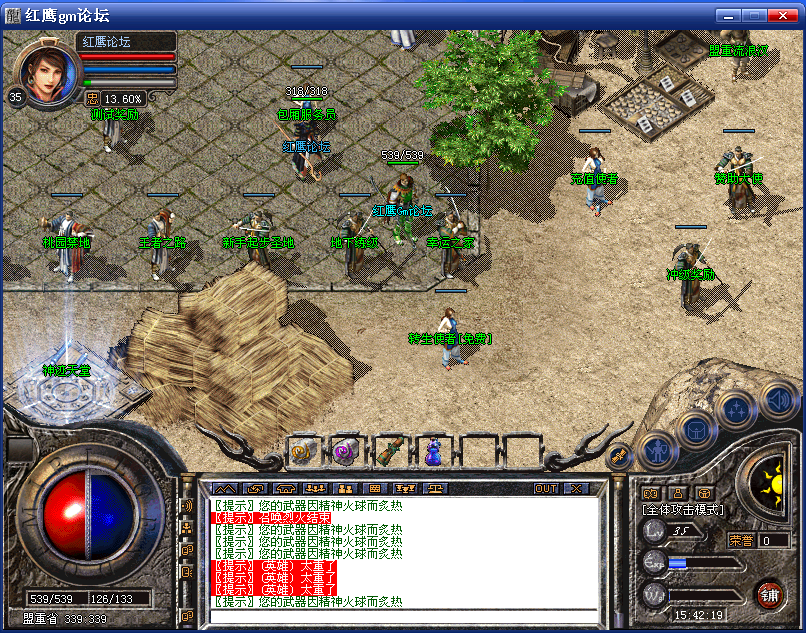Use the blue potion in the belt

[434, 451]
